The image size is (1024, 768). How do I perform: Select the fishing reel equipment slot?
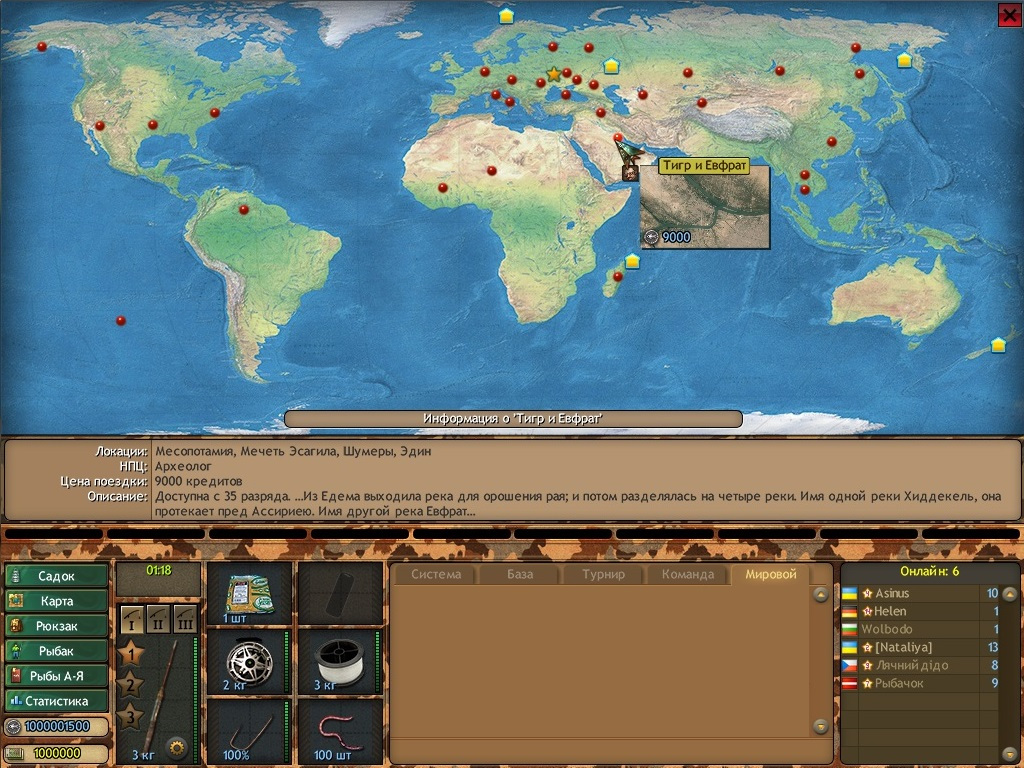[249, 662]
